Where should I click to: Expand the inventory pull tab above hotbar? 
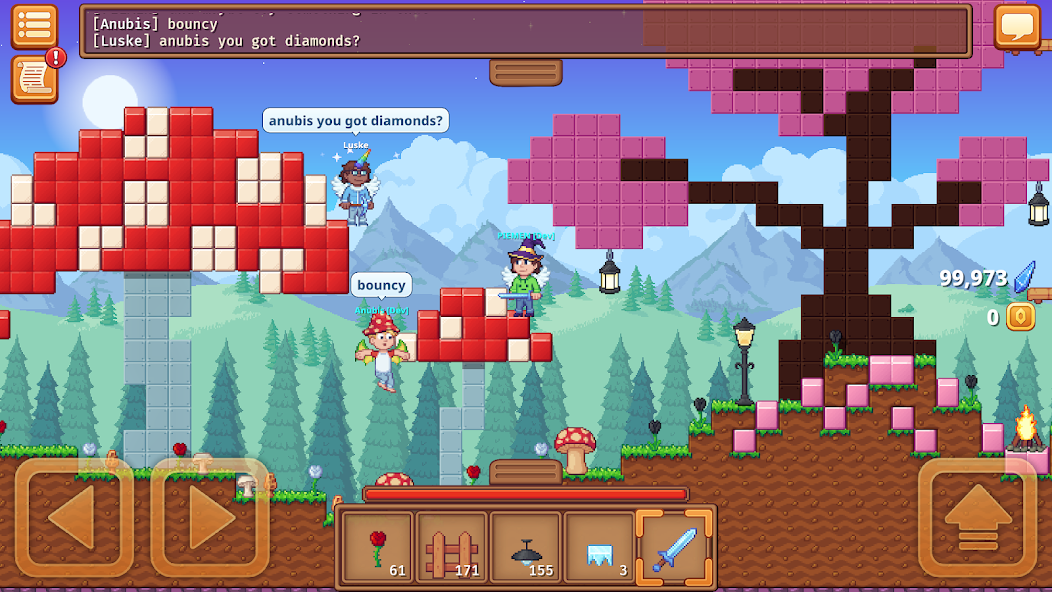525,471
